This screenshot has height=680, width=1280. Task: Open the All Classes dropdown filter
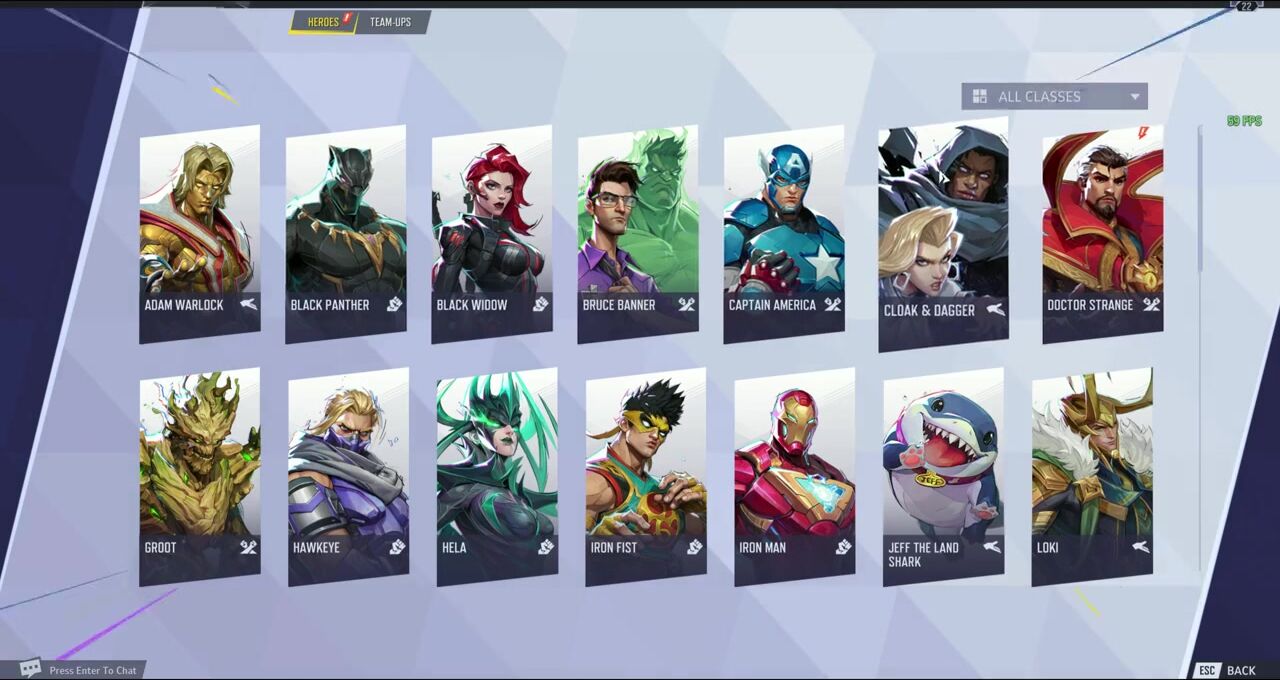1054,96
